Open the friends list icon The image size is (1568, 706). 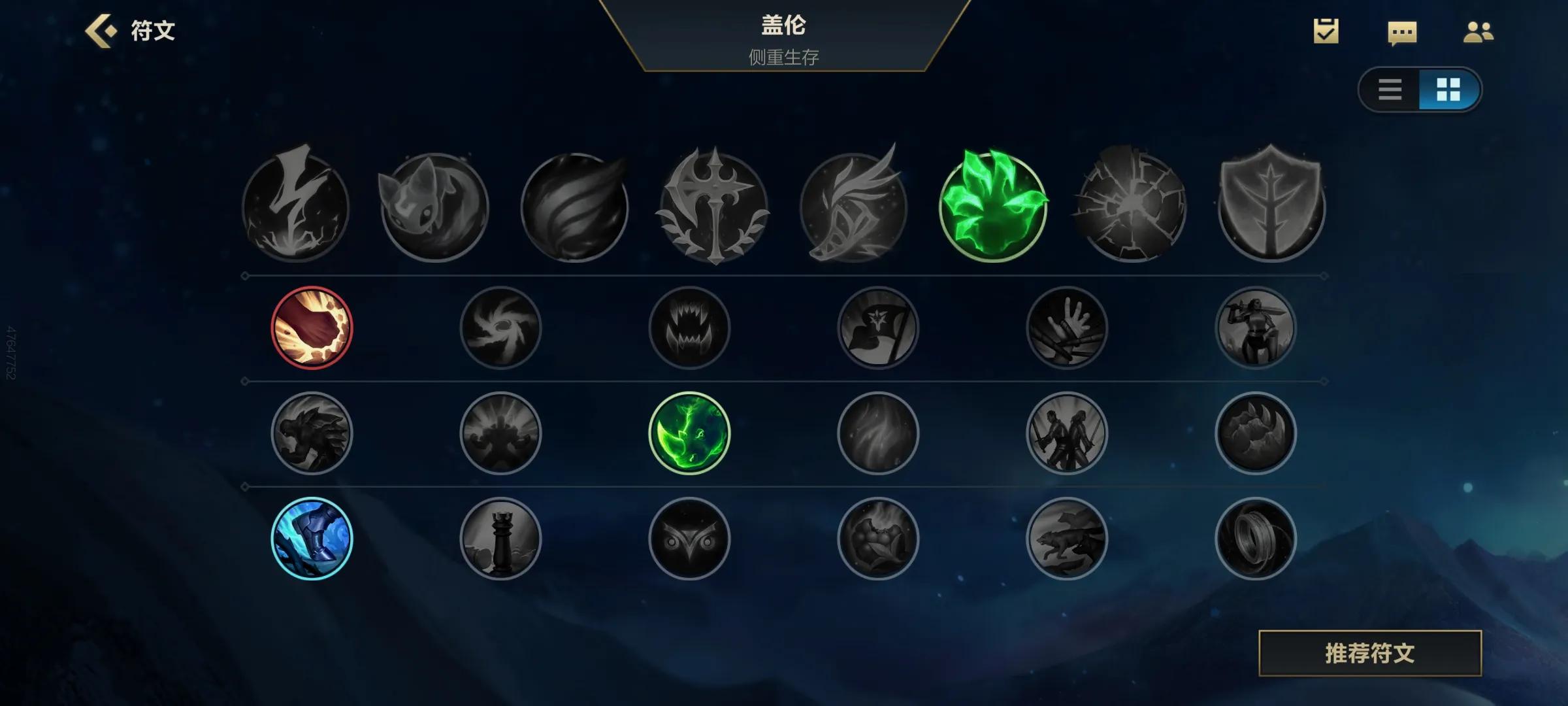(x=1478, y=32)
